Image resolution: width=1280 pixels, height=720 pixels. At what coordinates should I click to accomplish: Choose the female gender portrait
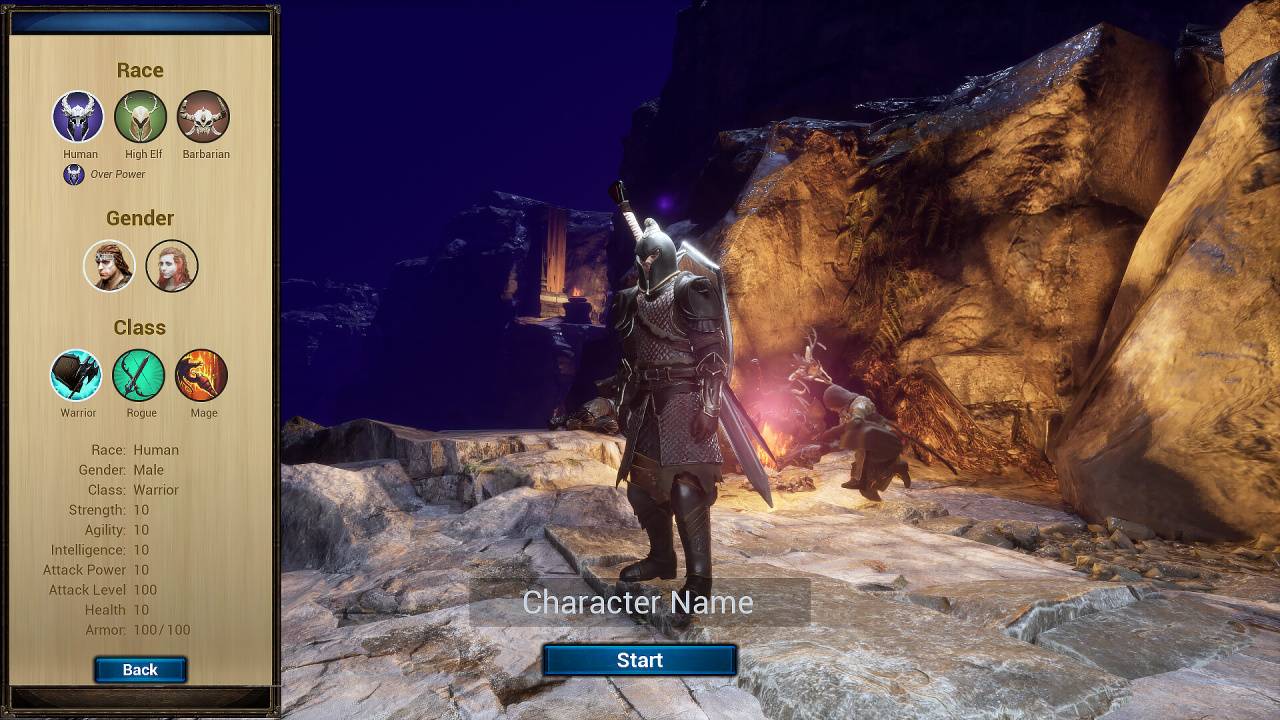pos(172,266)
